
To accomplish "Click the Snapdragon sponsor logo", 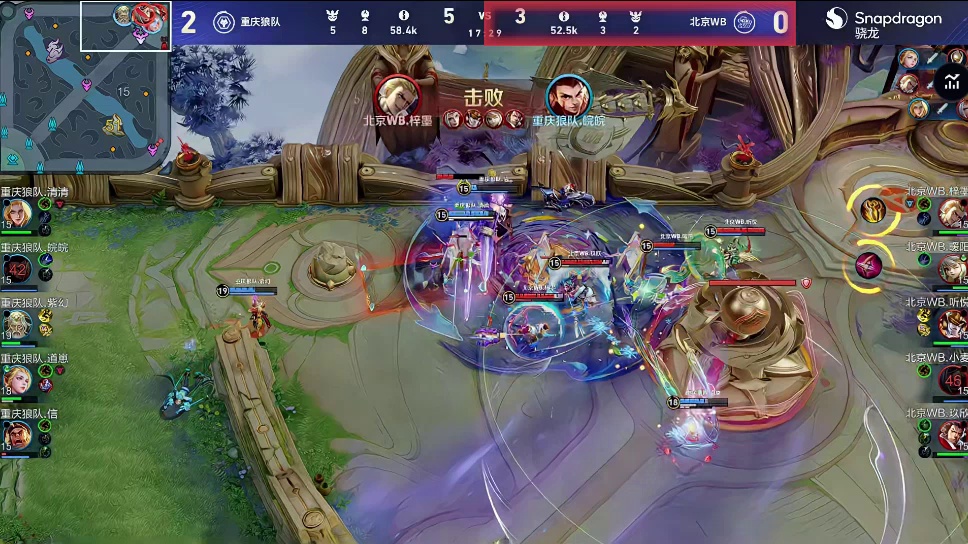I will (x=883, y=23).
